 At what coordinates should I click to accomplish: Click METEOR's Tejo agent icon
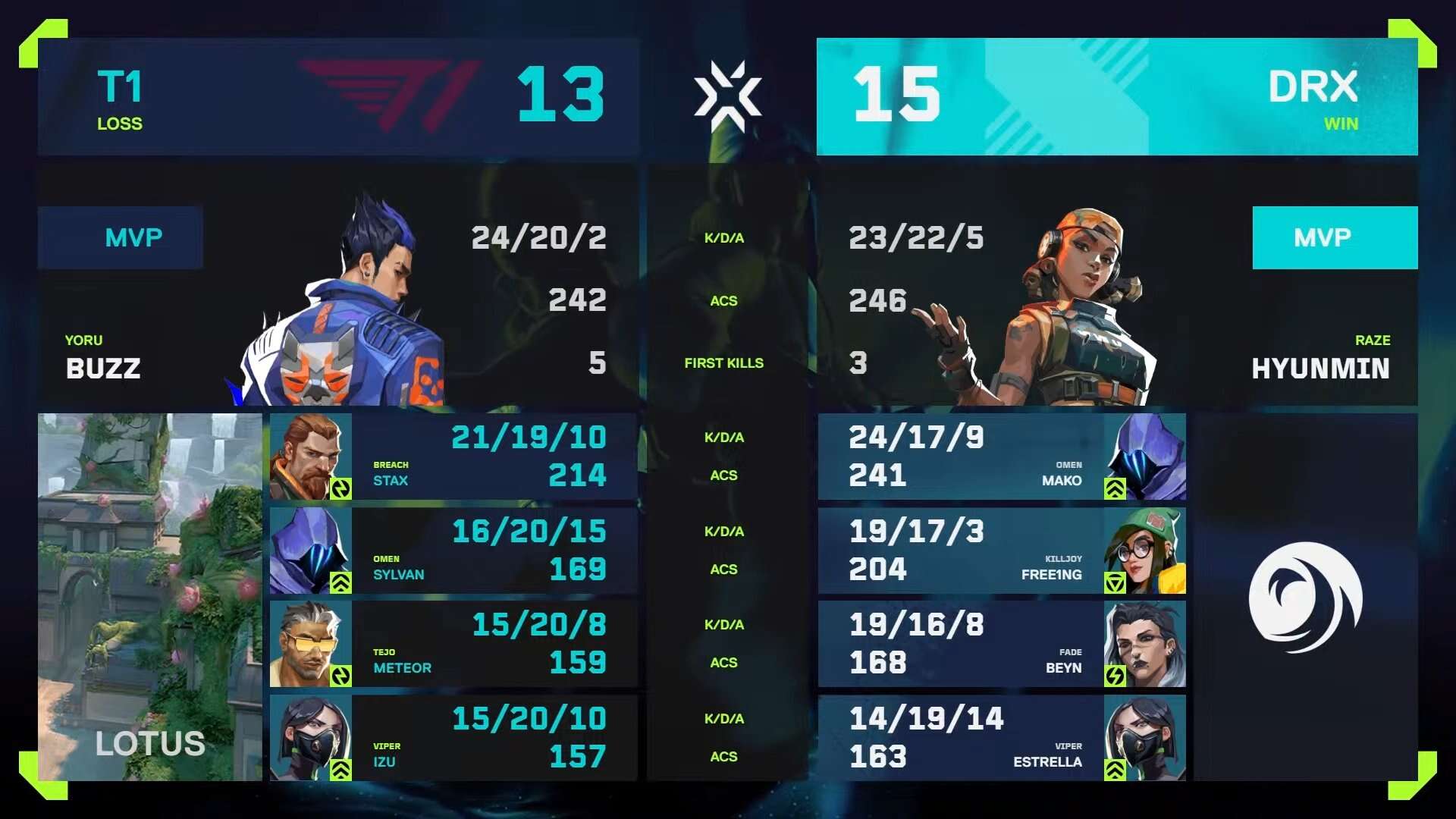point(310,643)
